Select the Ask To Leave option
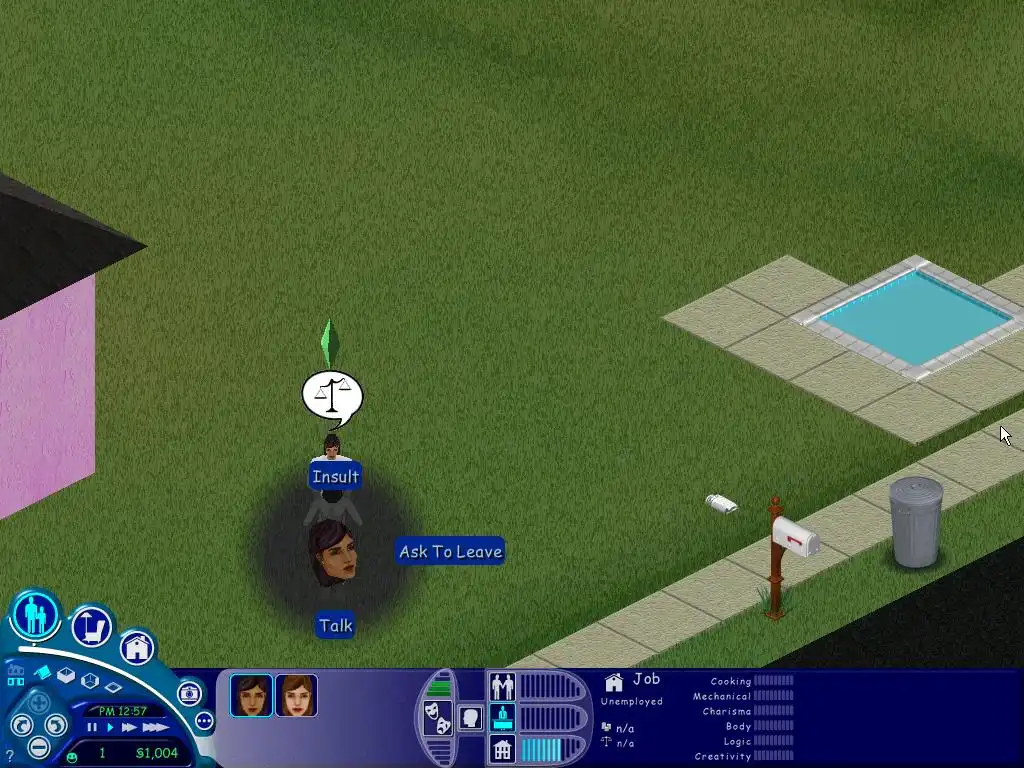The width and height of the screenshot is (1024, 768). (450, 551)
